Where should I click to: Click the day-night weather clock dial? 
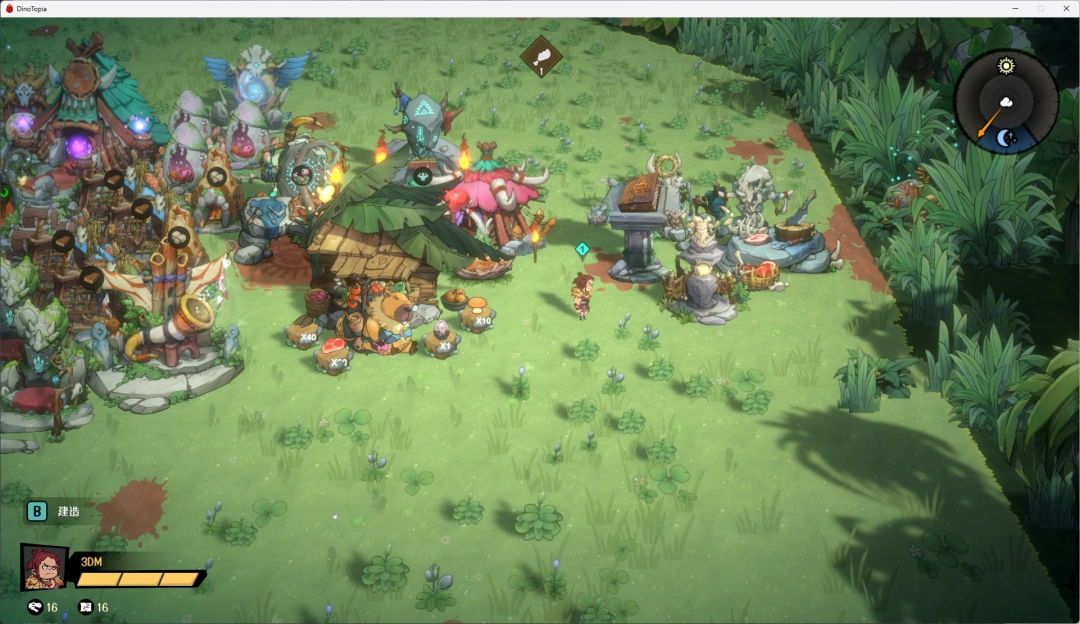click(1005, 102)
